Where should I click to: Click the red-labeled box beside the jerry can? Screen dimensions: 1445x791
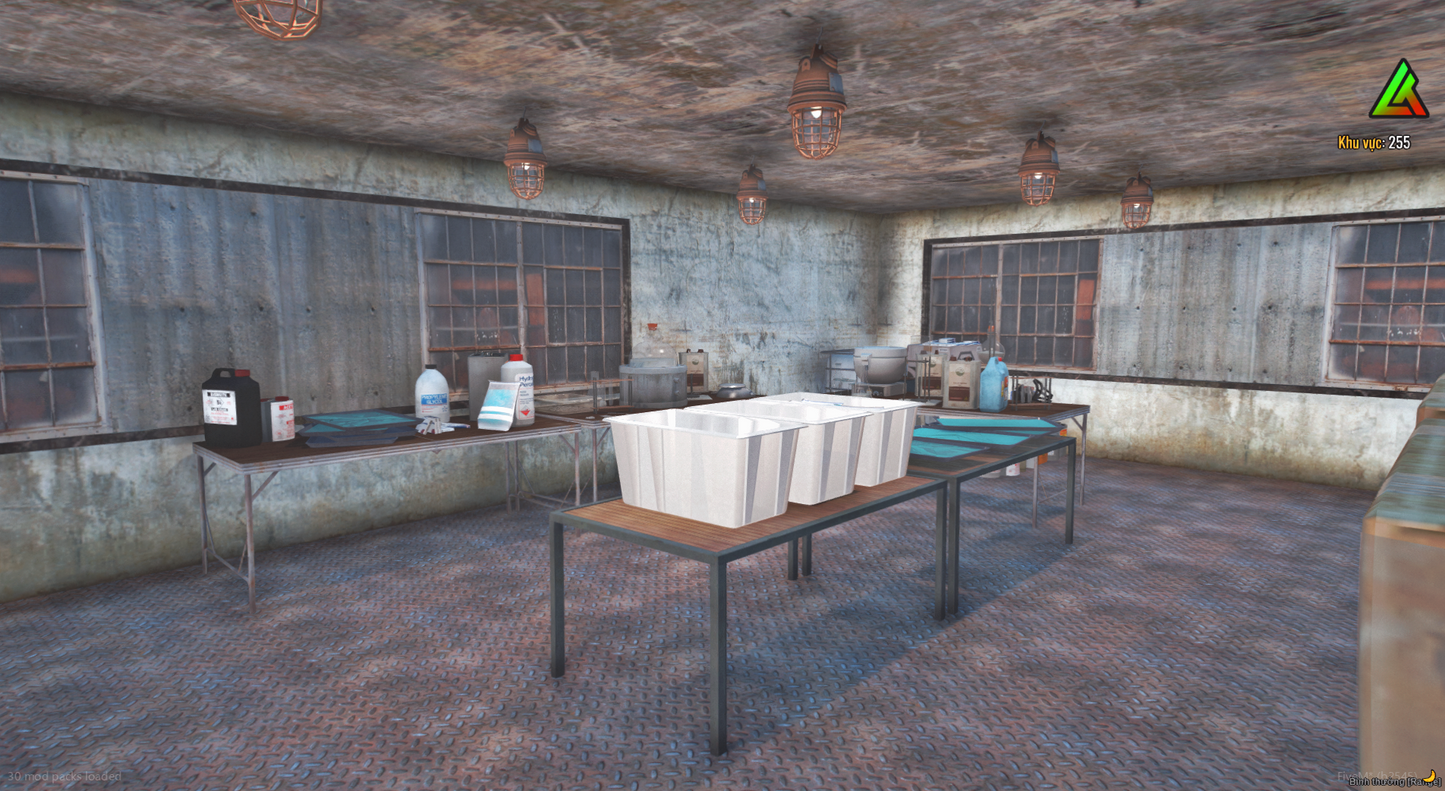pyautogui.click(x=280, y=420)
